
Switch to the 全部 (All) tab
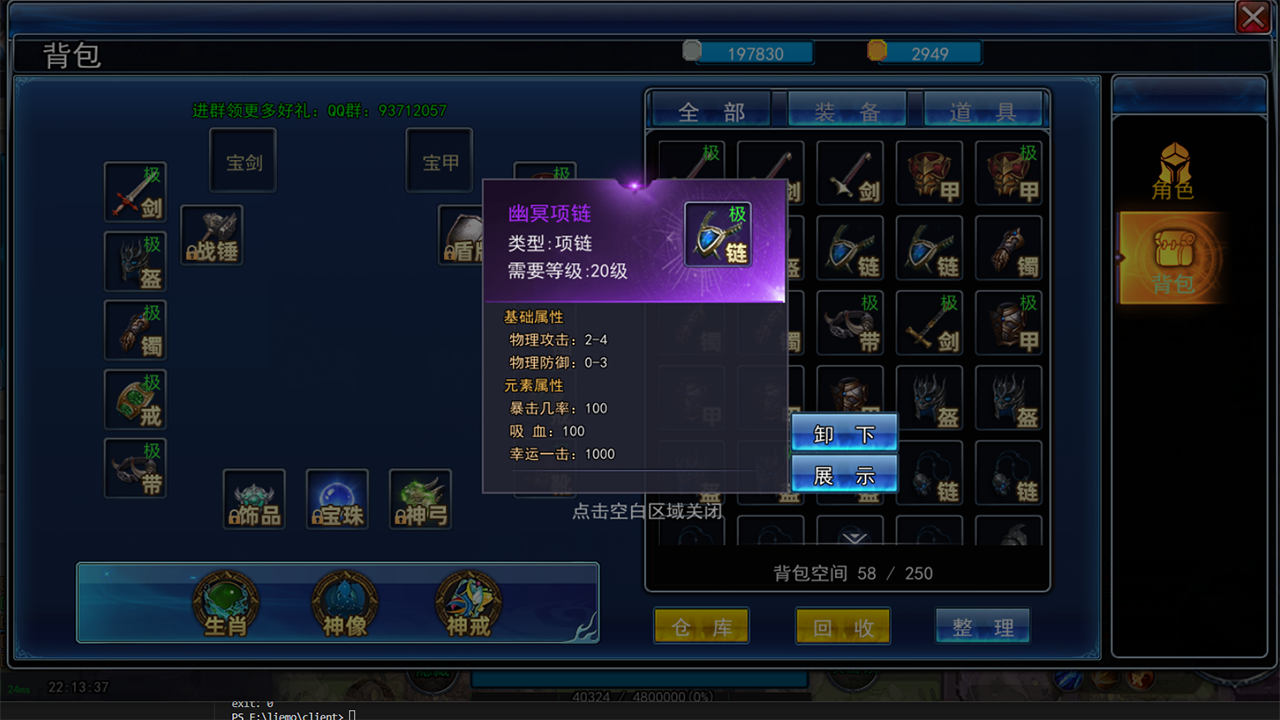(x=711, y=111)
